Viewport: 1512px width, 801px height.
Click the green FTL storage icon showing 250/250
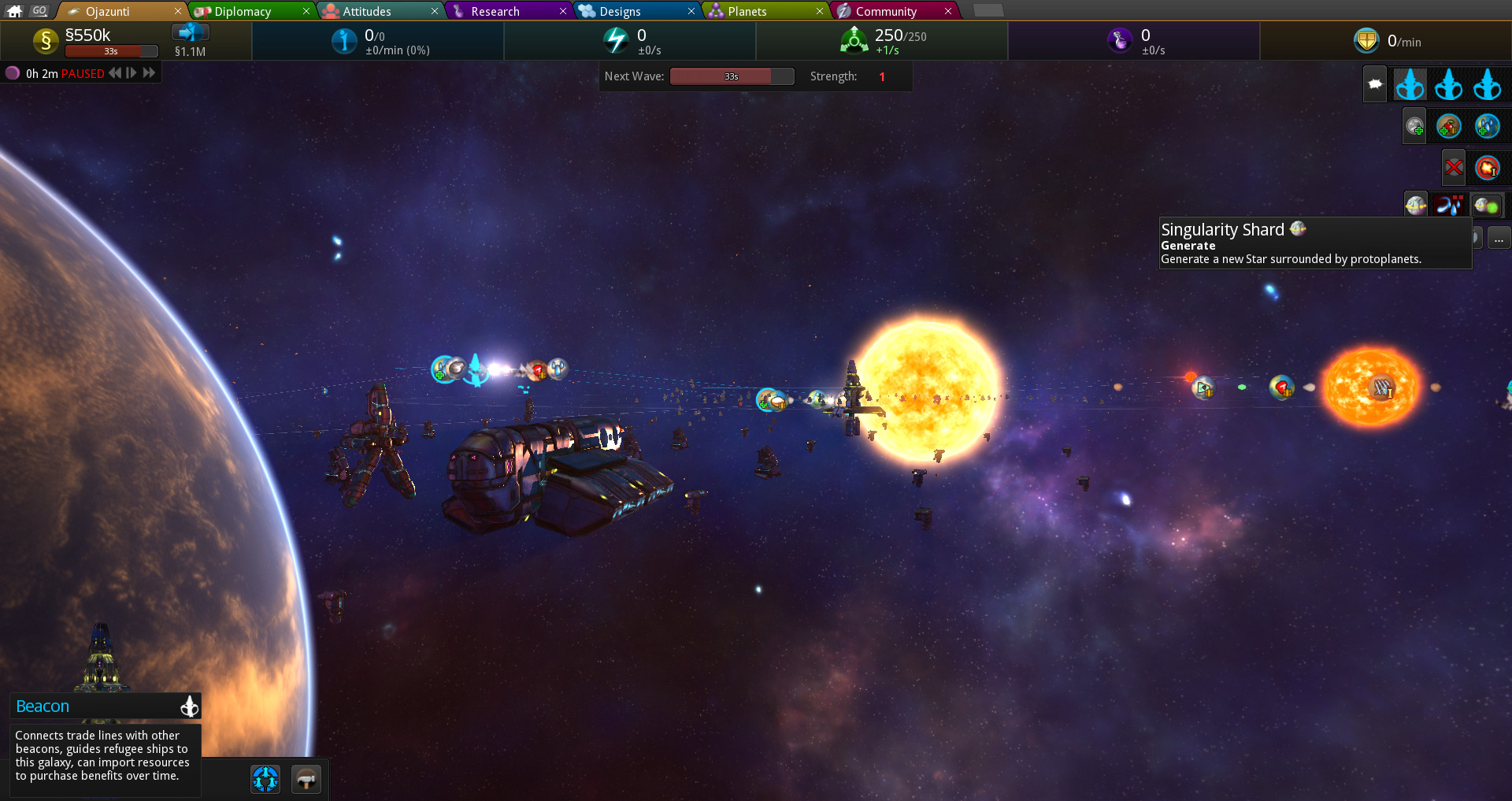tap(854, 41)
